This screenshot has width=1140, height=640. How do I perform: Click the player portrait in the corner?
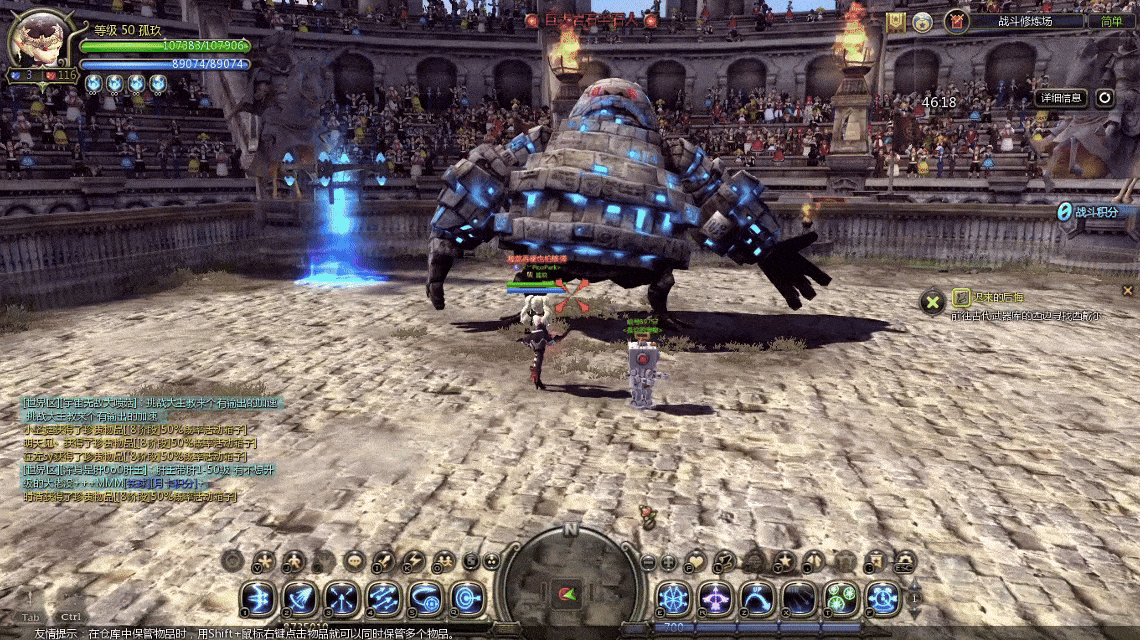pyautogui.click(x=38, y=40)
